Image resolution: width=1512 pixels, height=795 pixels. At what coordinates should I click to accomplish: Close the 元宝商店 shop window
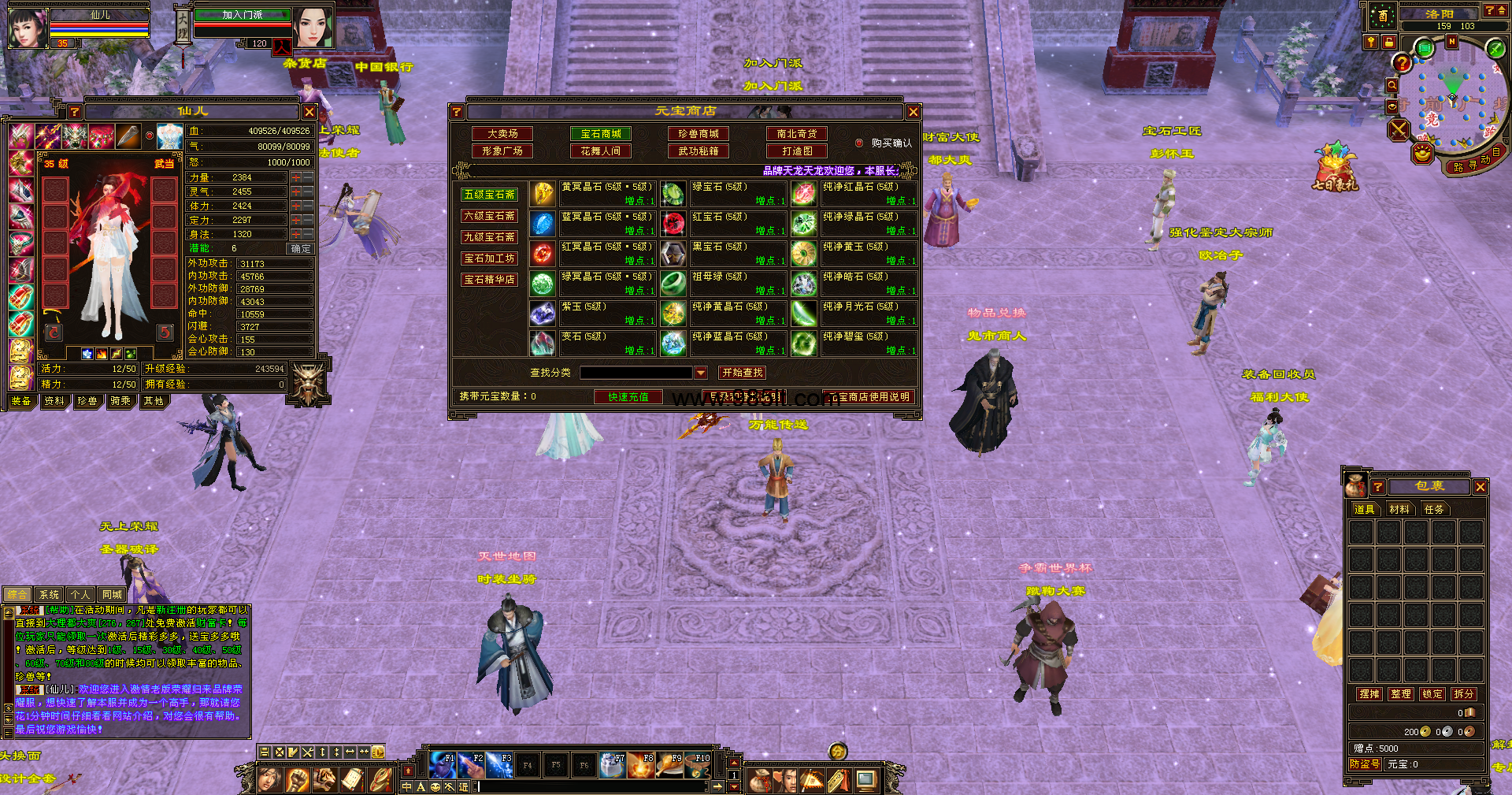(913, 112)
